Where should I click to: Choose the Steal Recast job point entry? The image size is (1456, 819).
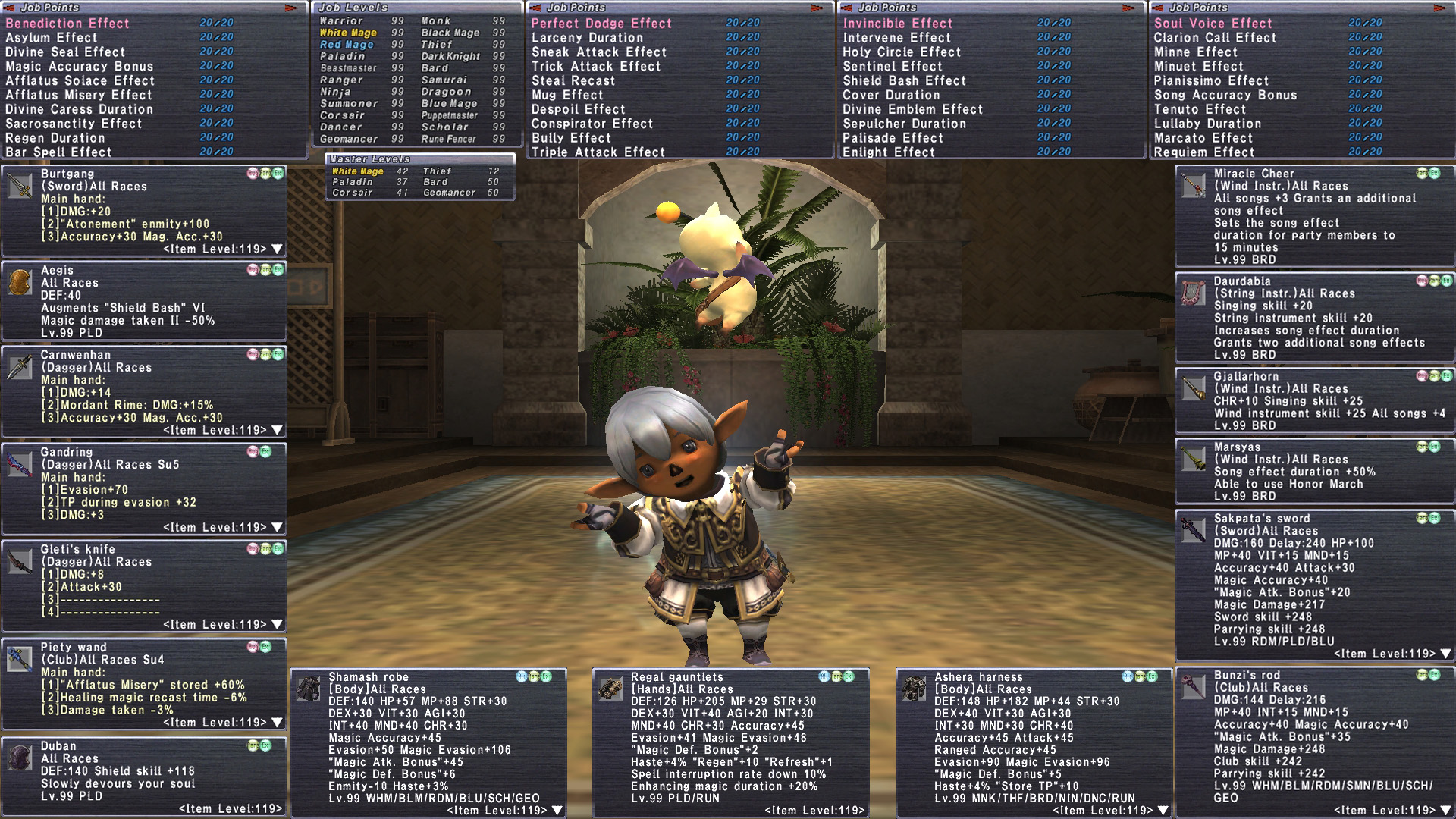point(573,80)
